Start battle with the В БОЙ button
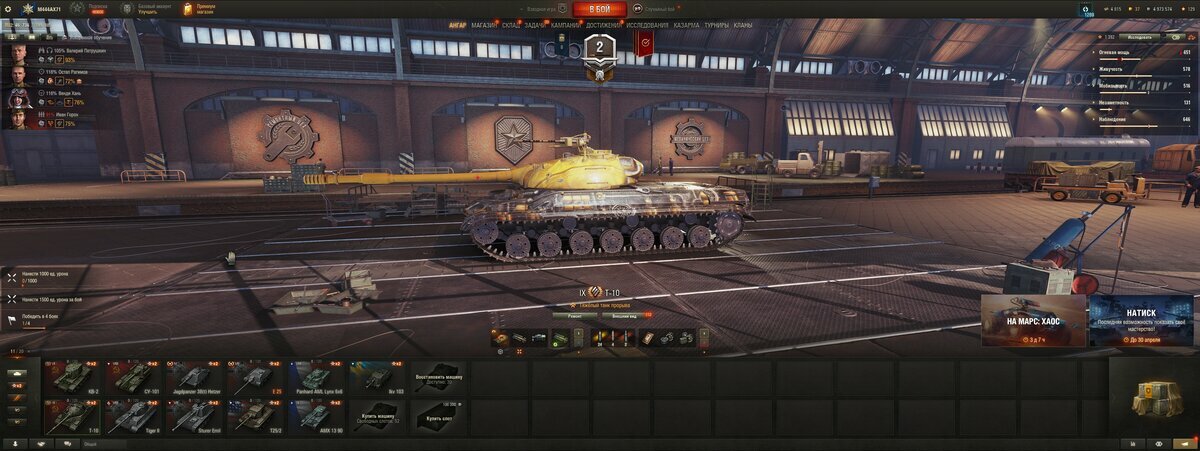Viewport: 1200px width, 451px height. tap(599, 9)
